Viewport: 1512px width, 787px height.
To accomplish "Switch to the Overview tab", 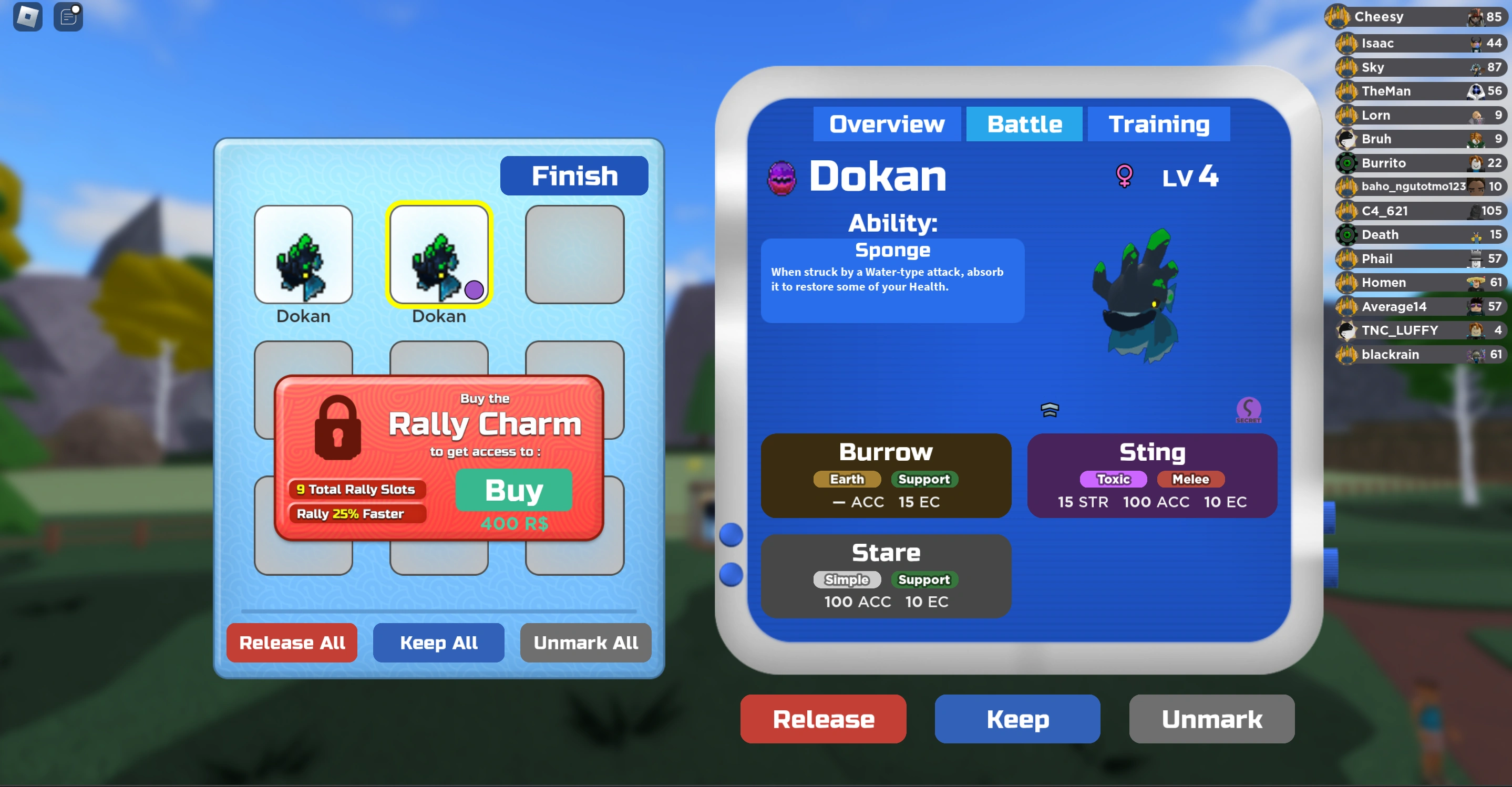I will [x=887, y=124].
